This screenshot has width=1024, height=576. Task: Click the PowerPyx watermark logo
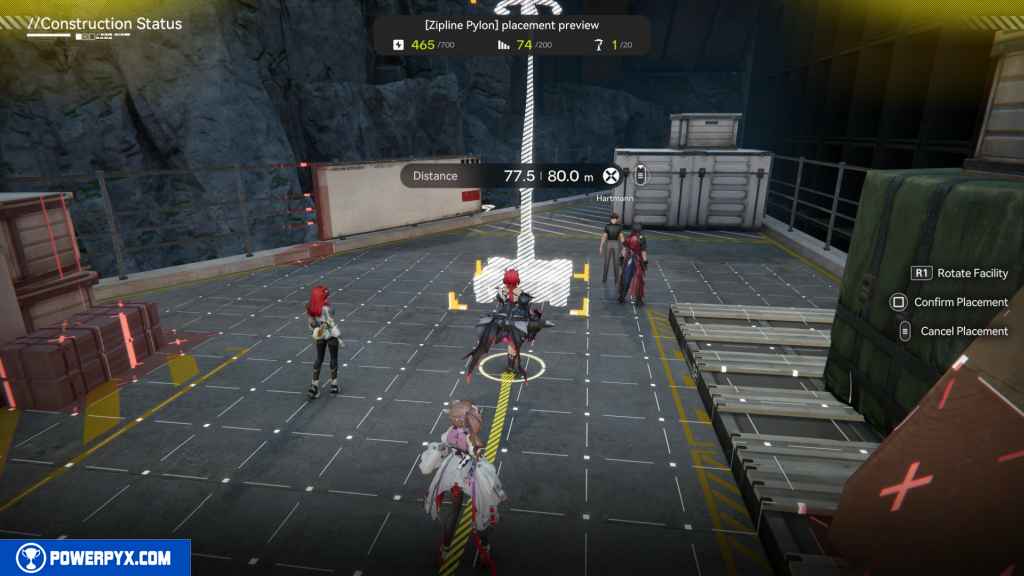click(95, 558)
